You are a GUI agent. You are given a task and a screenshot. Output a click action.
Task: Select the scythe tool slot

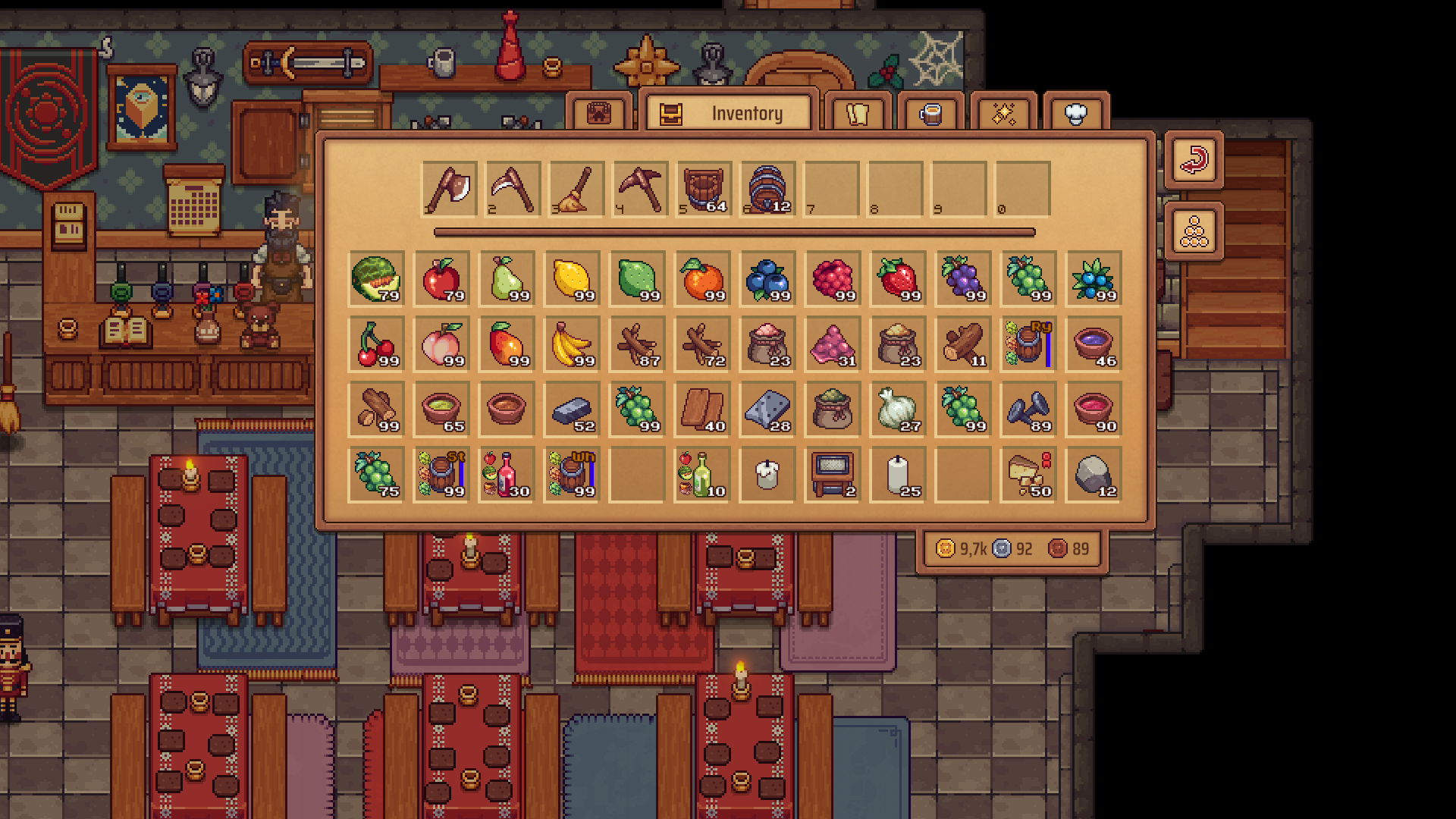[513, 189]
